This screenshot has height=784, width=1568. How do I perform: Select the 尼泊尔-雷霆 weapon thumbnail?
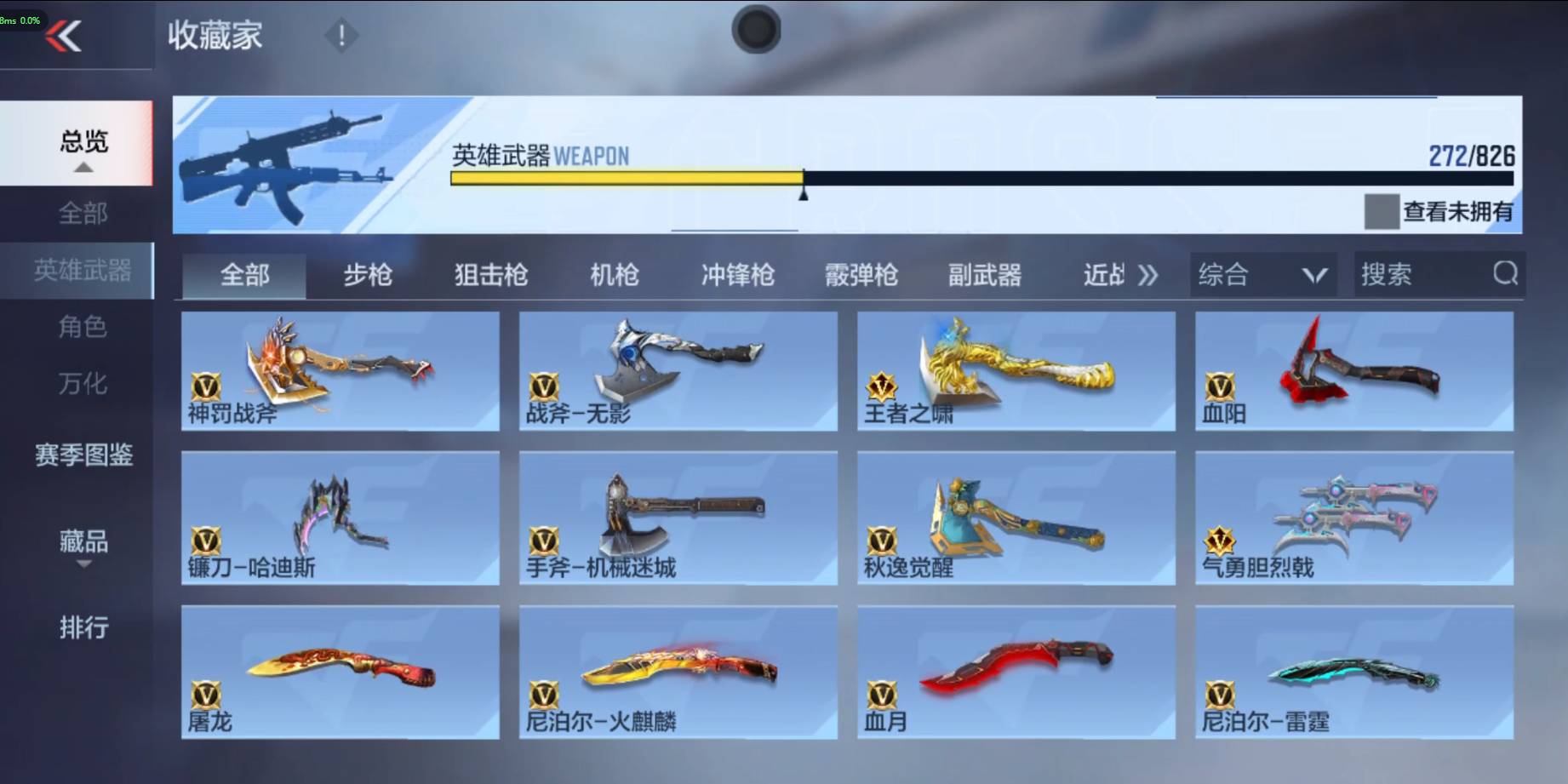1355,672
